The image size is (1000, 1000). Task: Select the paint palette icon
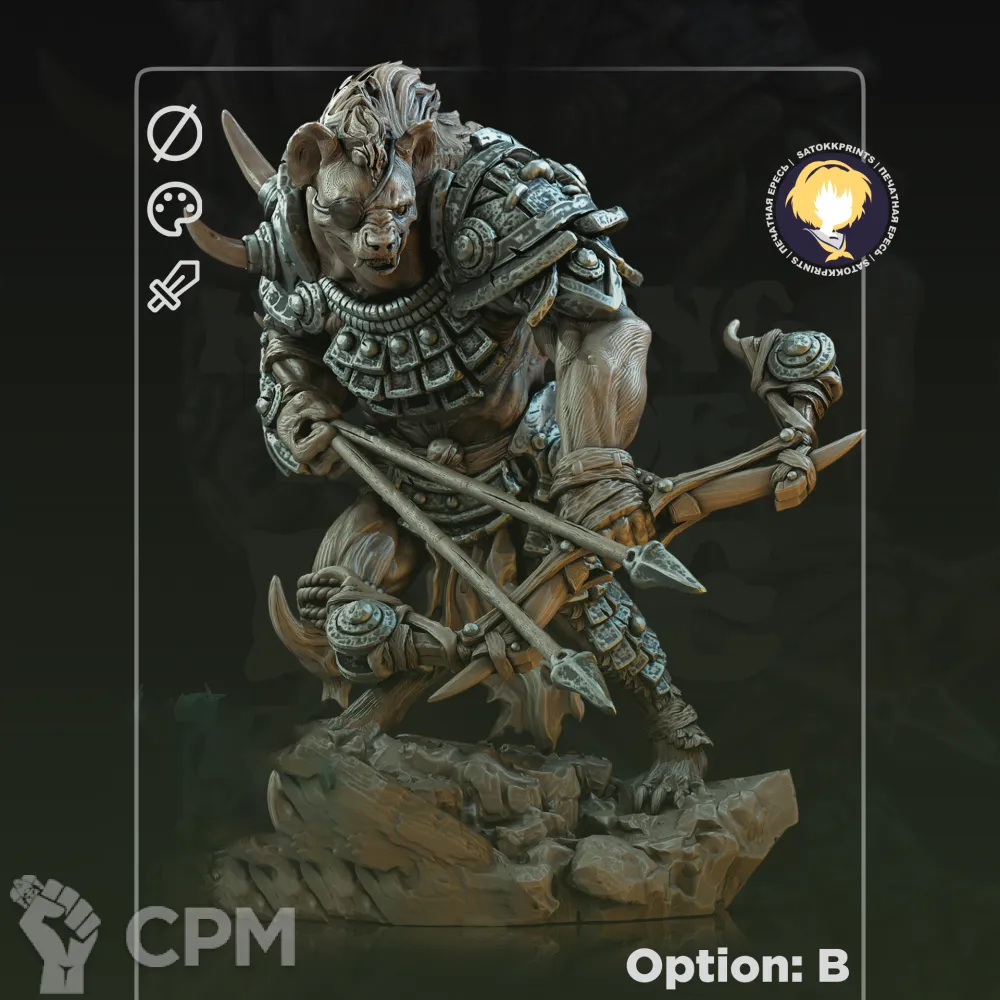(175, 209)
